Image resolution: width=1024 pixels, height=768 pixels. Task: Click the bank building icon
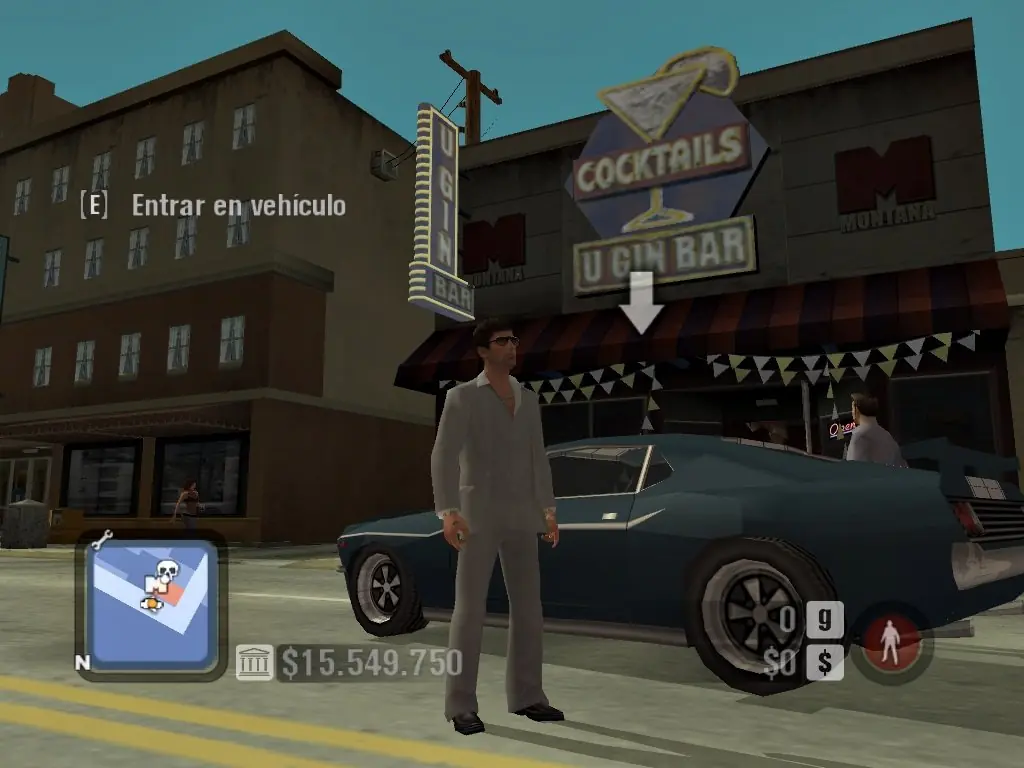tap(254, 663)
